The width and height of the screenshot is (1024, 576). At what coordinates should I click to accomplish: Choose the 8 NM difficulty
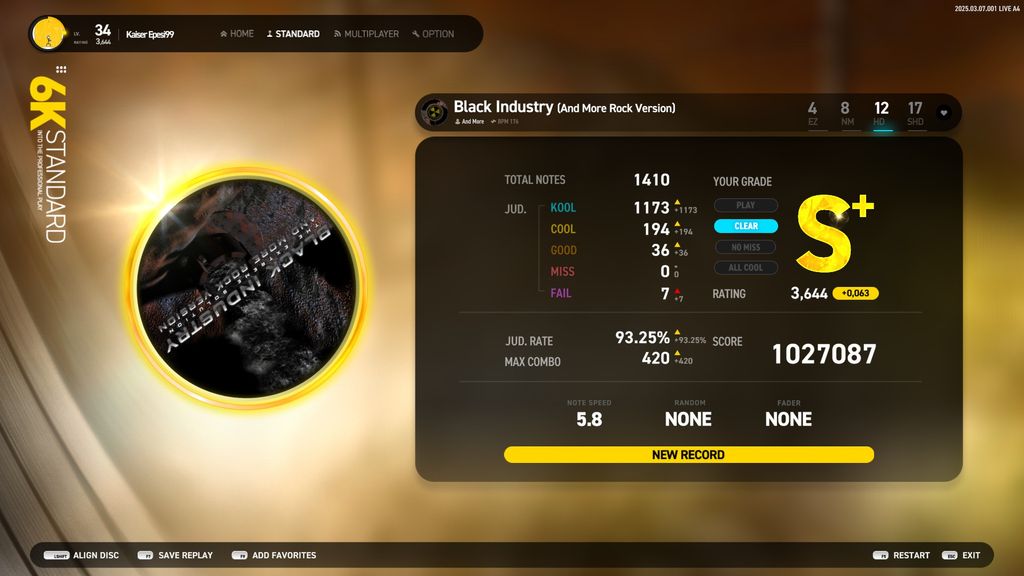846,113
